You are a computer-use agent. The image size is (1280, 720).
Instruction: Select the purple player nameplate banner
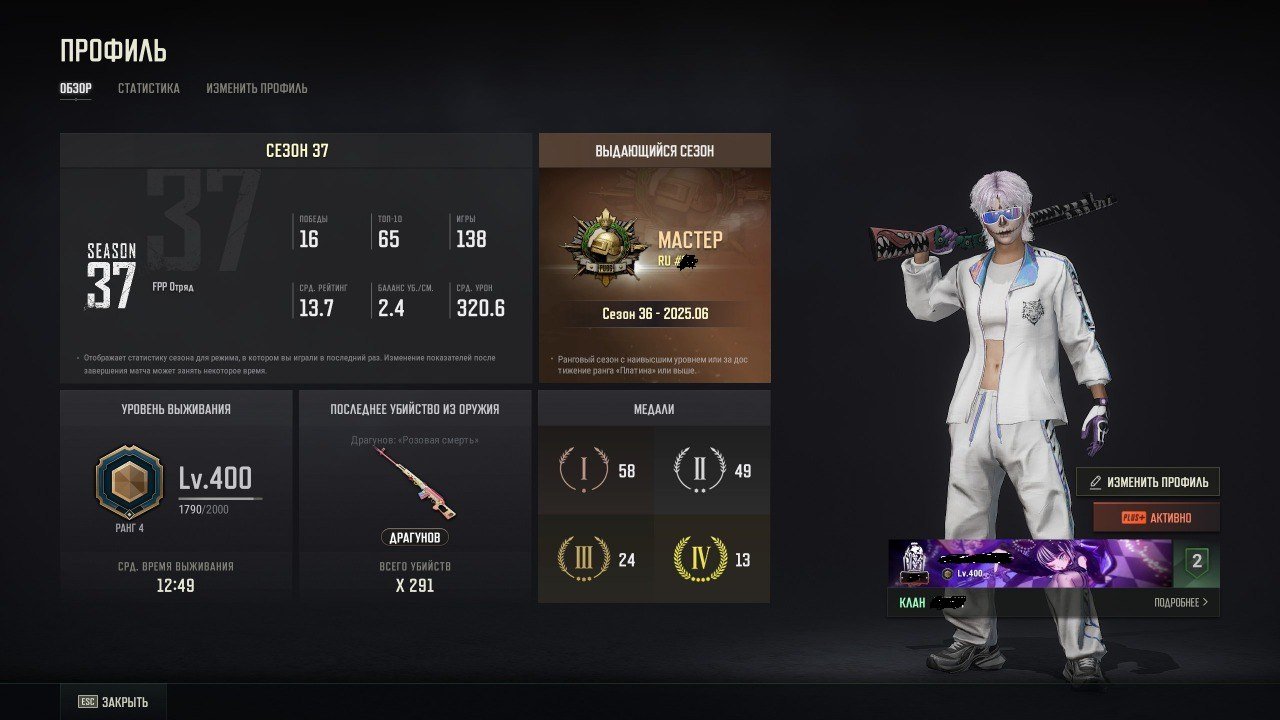(x=1030, y=563)
